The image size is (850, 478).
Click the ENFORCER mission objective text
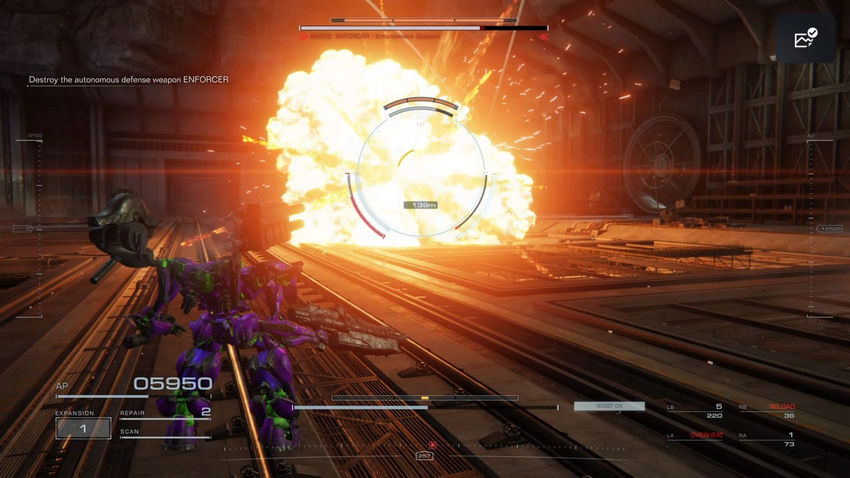coord(129,80)
